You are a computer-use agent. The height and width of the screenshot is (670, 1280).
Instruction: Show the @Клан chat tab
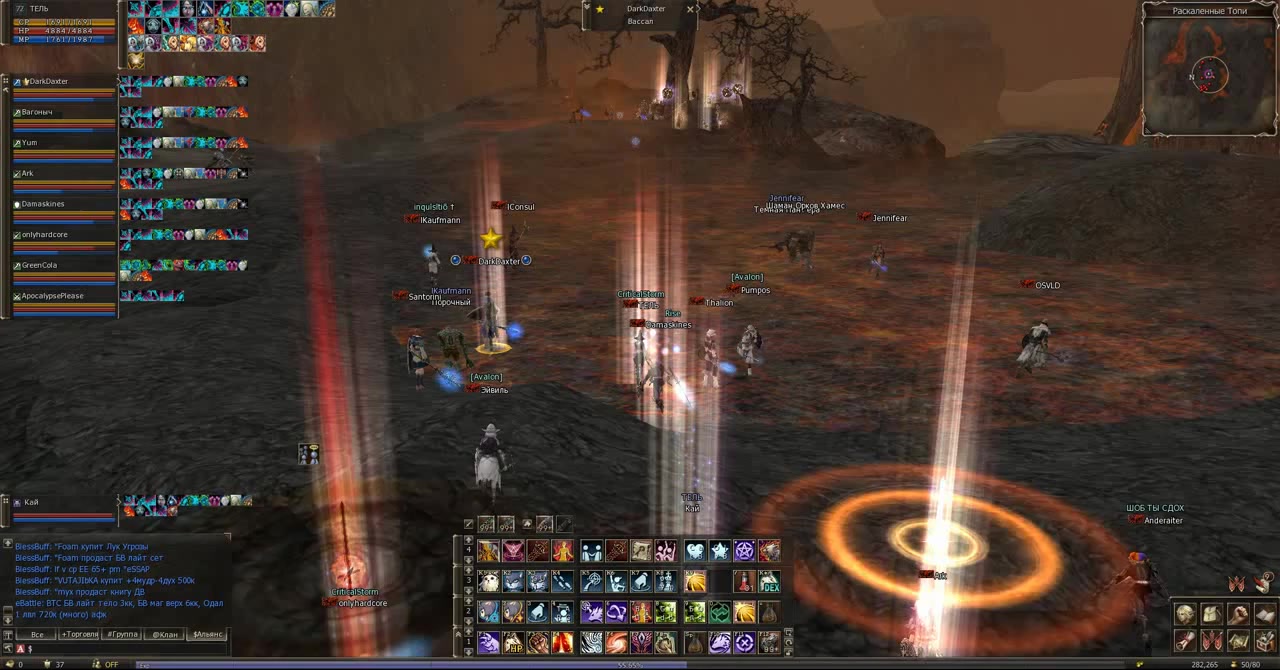165,635
